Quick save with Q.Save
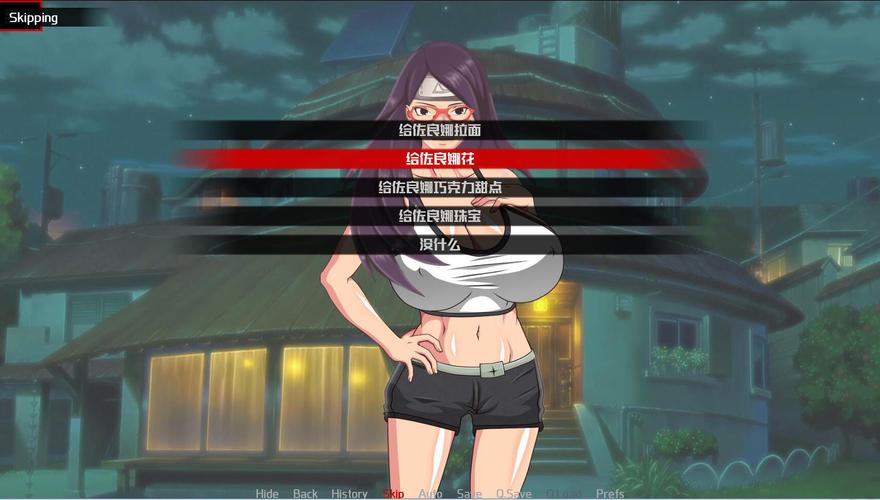Image resolution: width=880 pixels, height=500 pixels. tap(514, 493)
